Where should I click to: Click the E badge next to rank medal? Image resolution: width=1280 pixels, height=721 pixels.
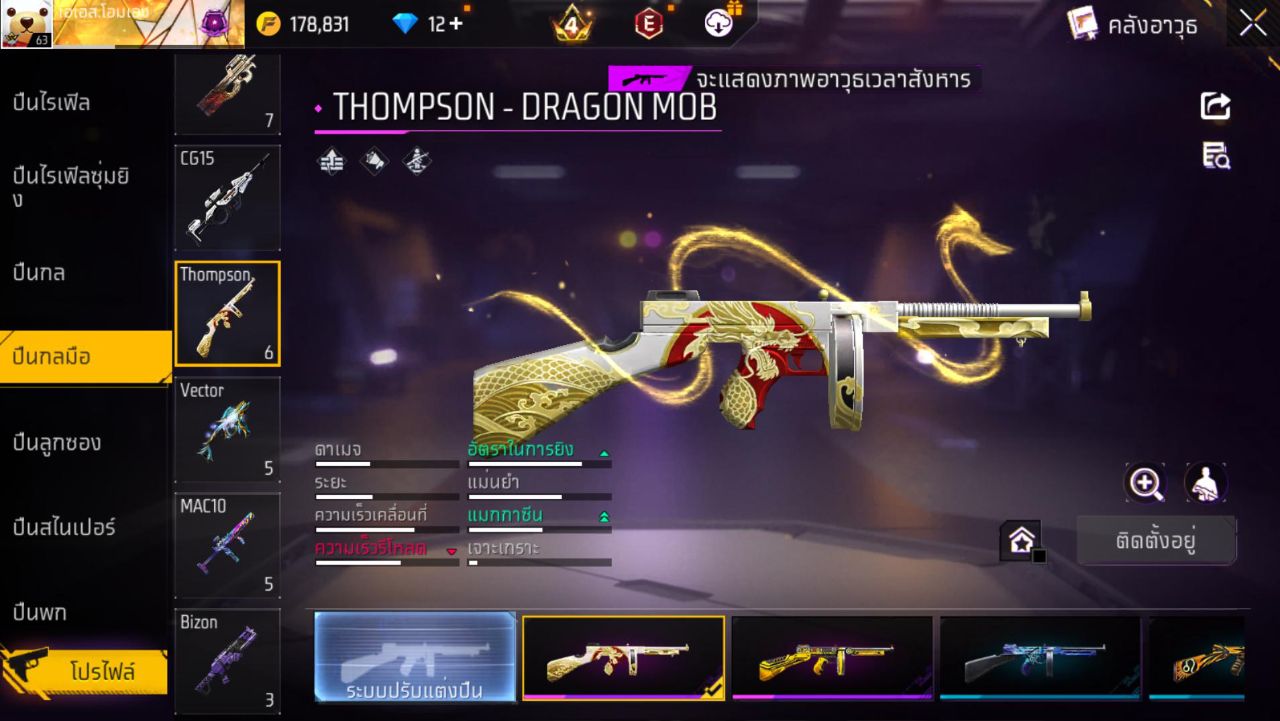(x=651, y=22)
